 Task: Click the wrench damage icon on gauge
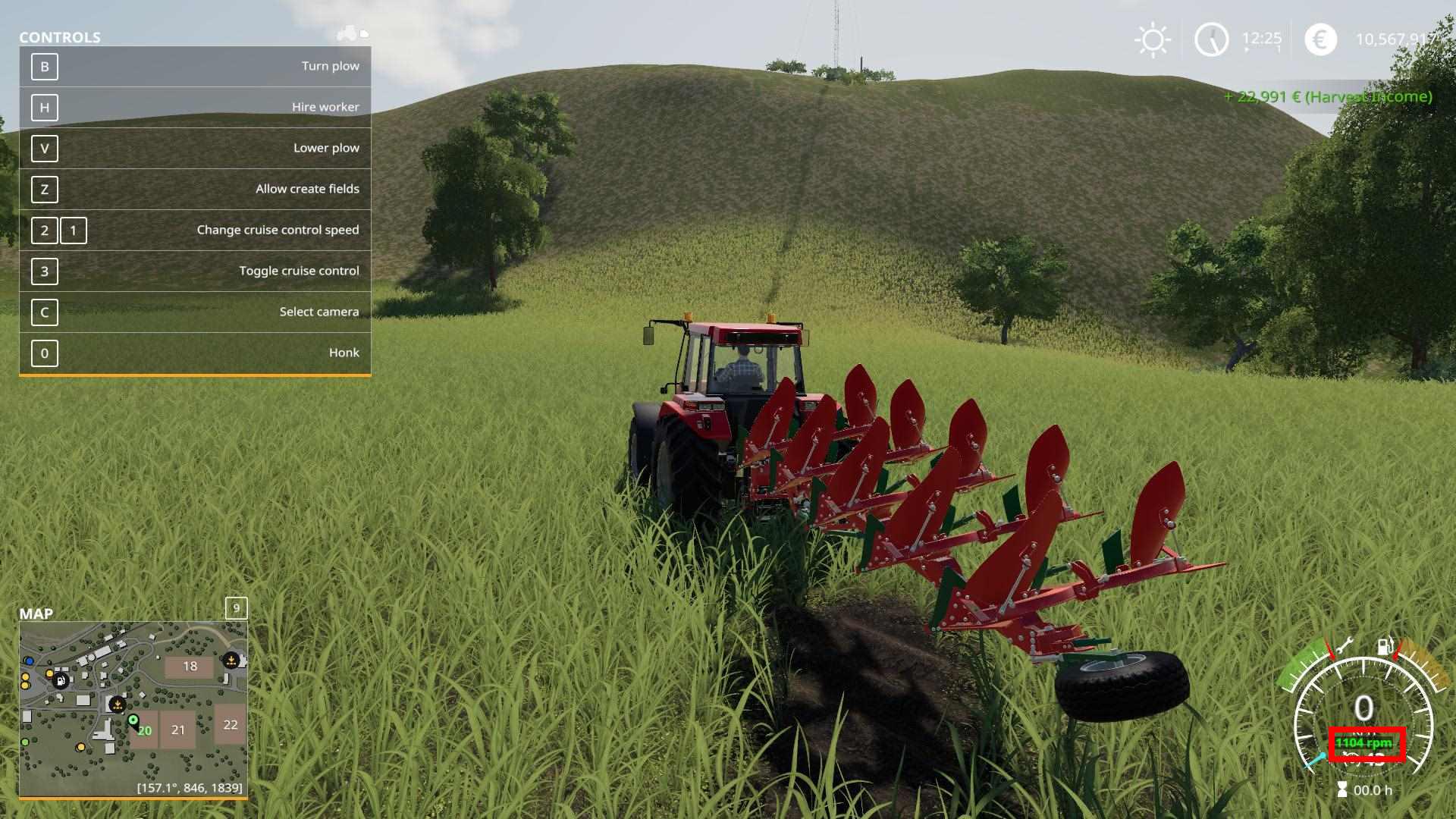(1344, 646)
